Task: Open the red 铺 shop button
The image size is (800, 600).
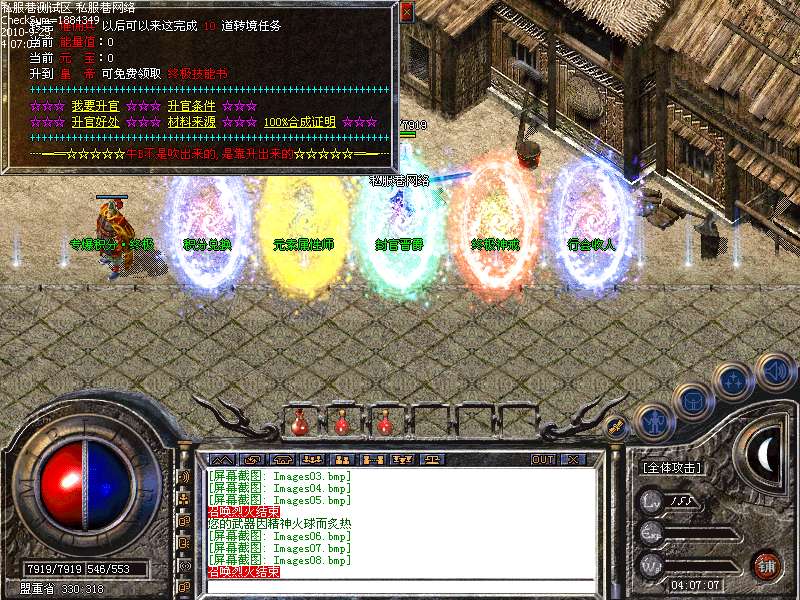Action: pyautogui.click(x=767, y=565)
